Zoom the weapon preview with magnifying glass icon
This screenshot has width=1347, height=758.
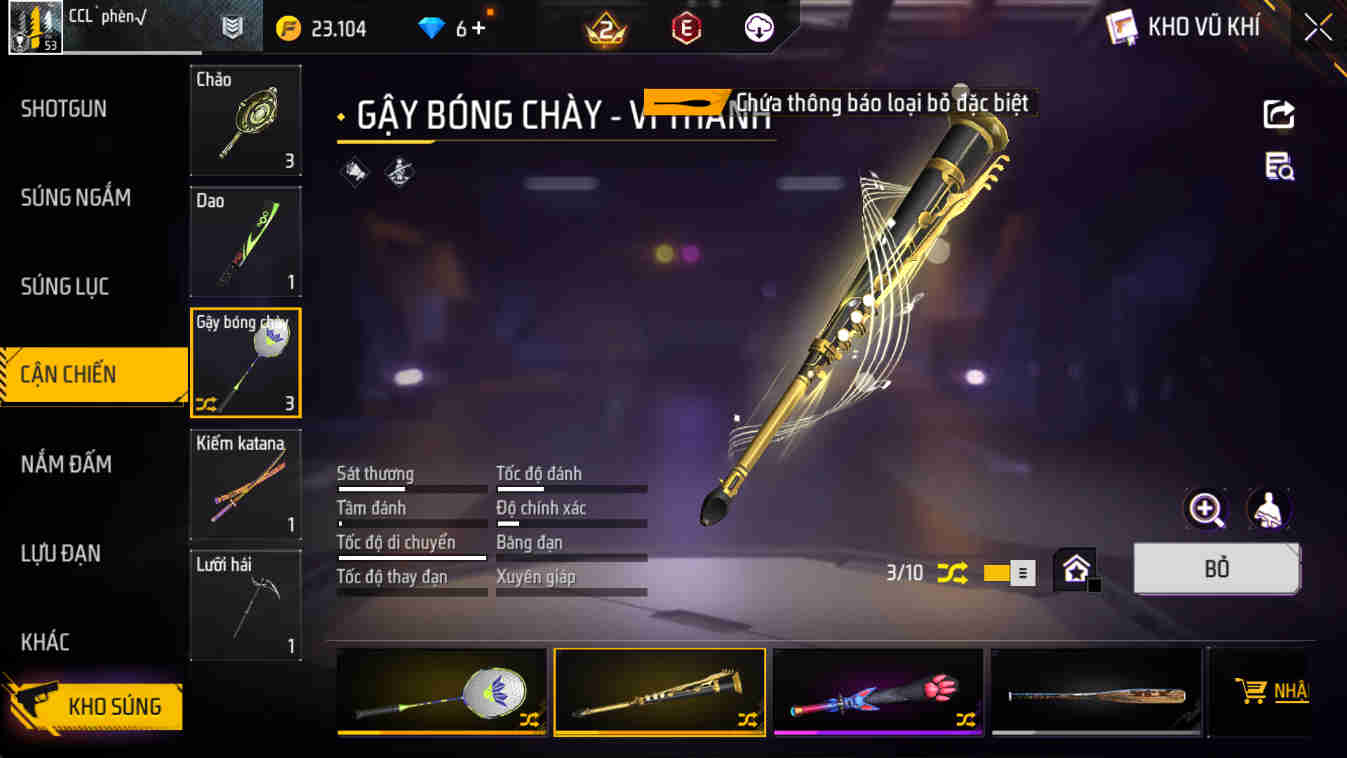tap(1207, 510)
